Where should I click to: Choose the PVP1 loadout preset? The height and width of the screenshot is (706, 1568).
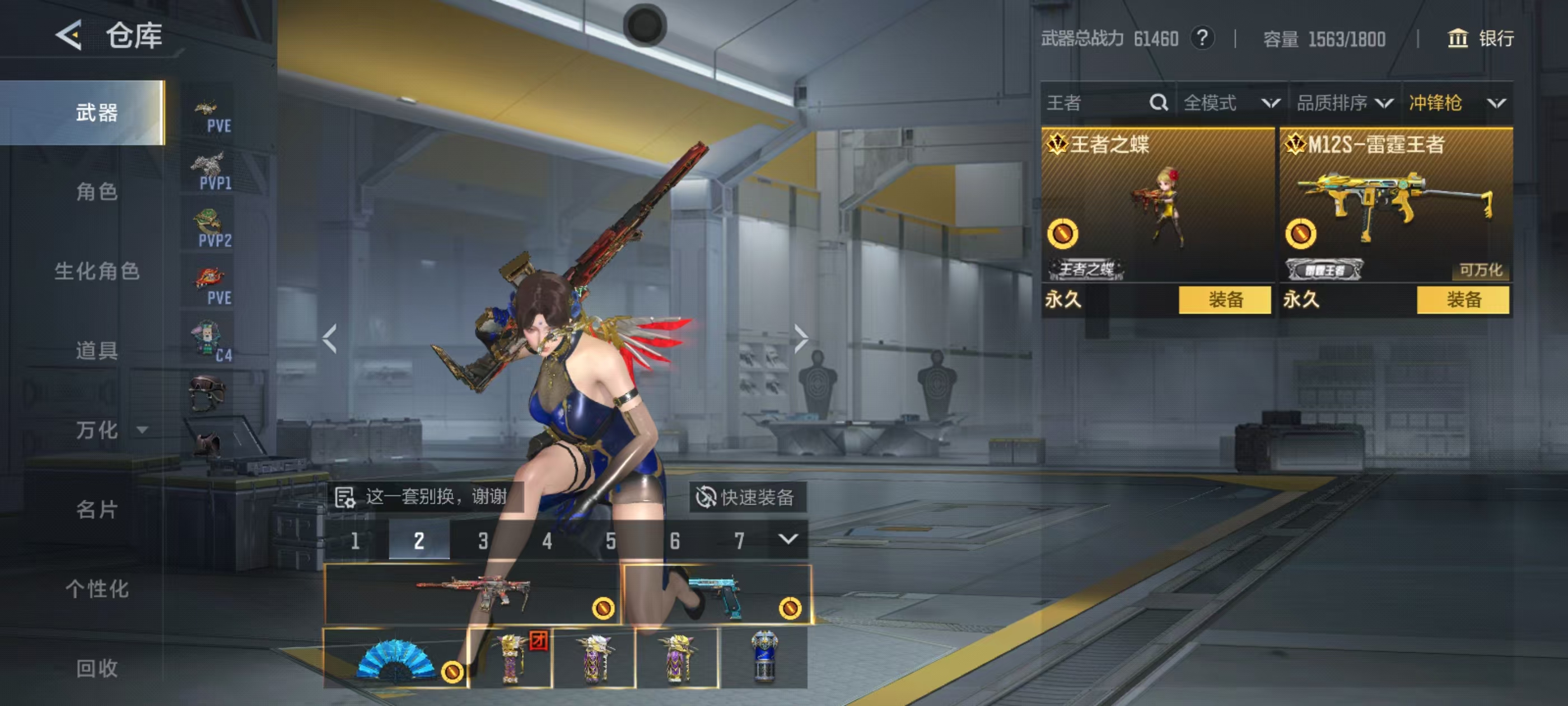click(x=210, y=171)
